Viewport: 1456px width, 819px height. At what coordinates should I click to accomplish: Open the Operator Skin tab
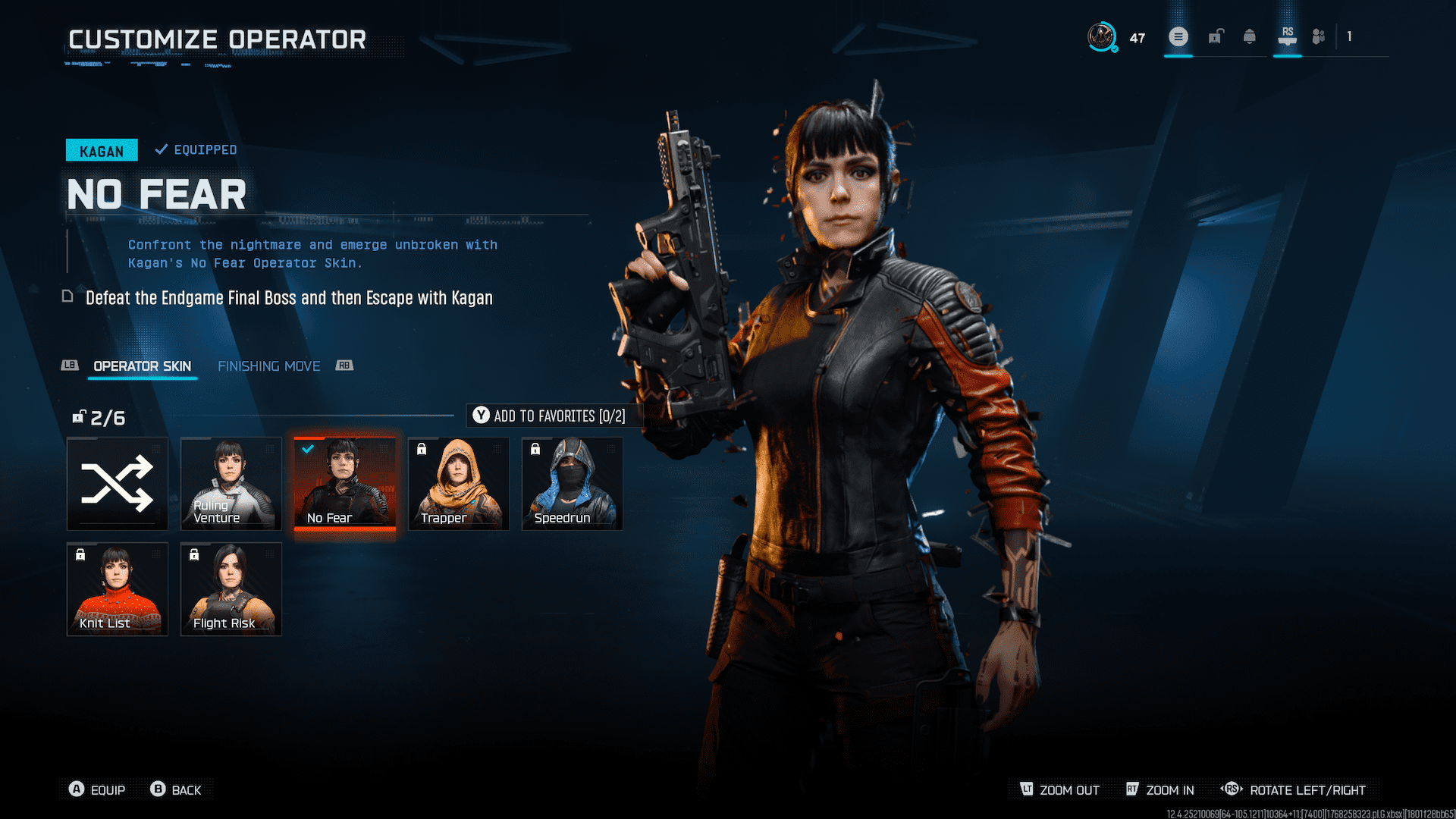pos(142,366)
